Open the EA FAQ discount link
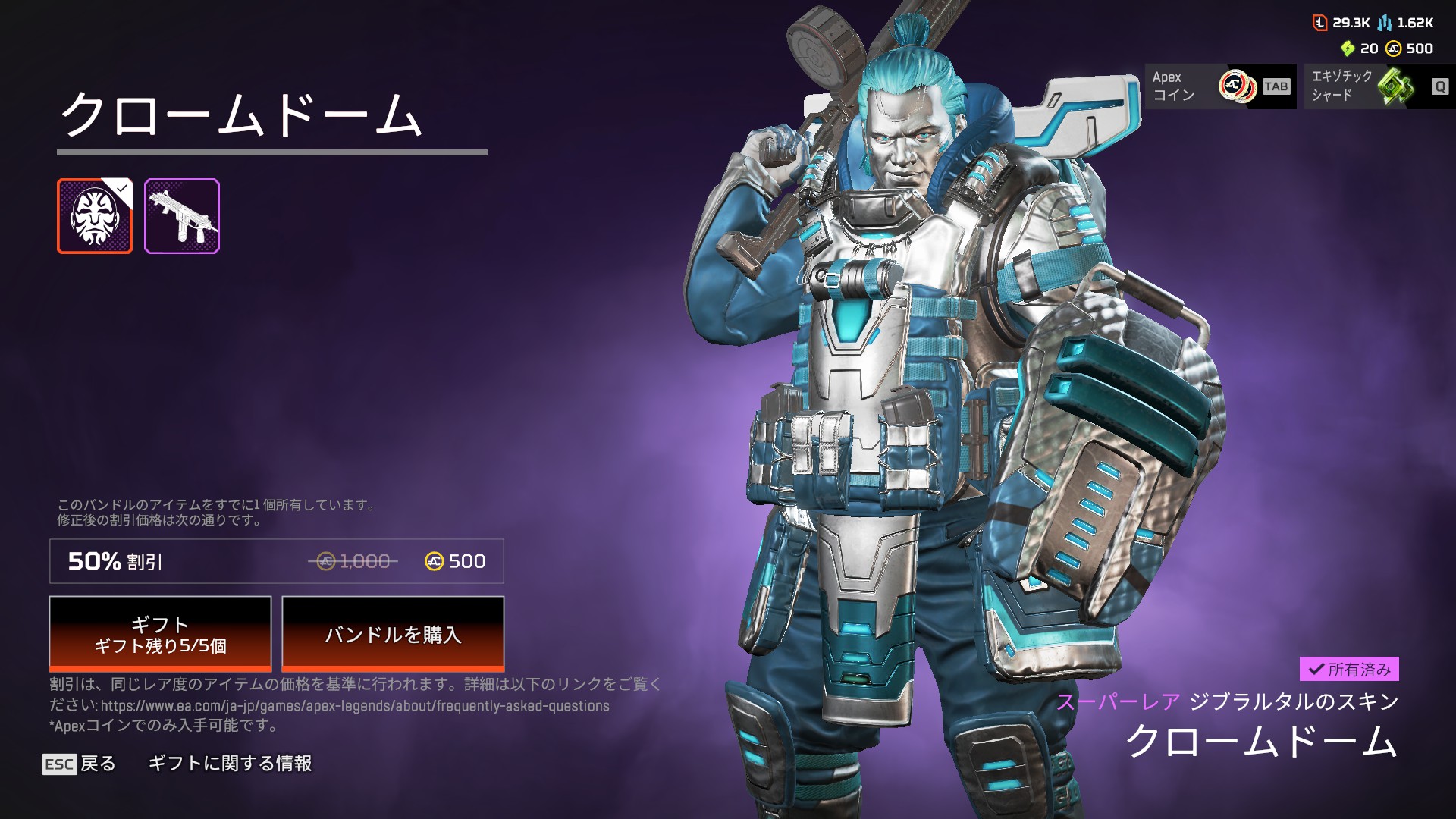Screen dimensions: 1456x819 [x=355, y=706]
